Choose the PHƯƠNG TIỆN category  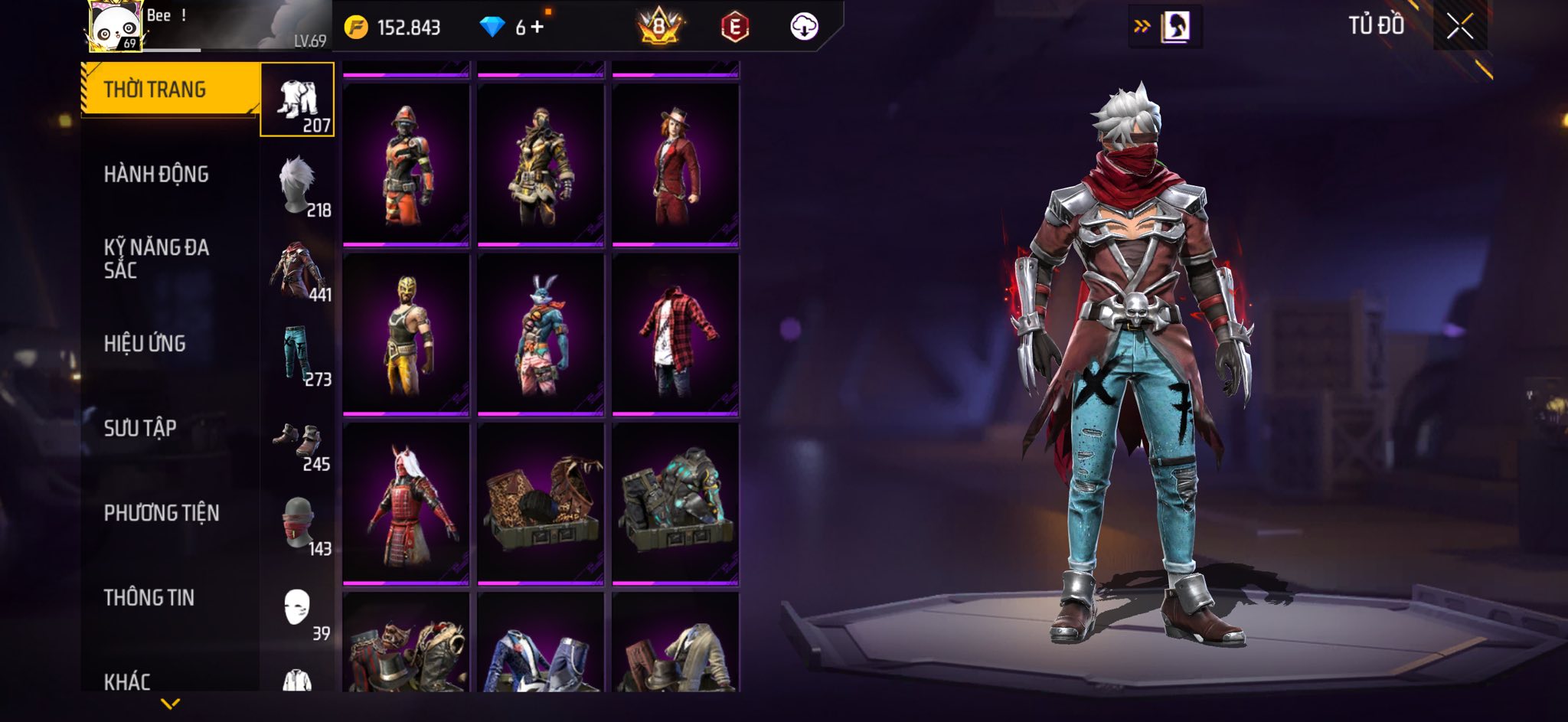[162, 513]
